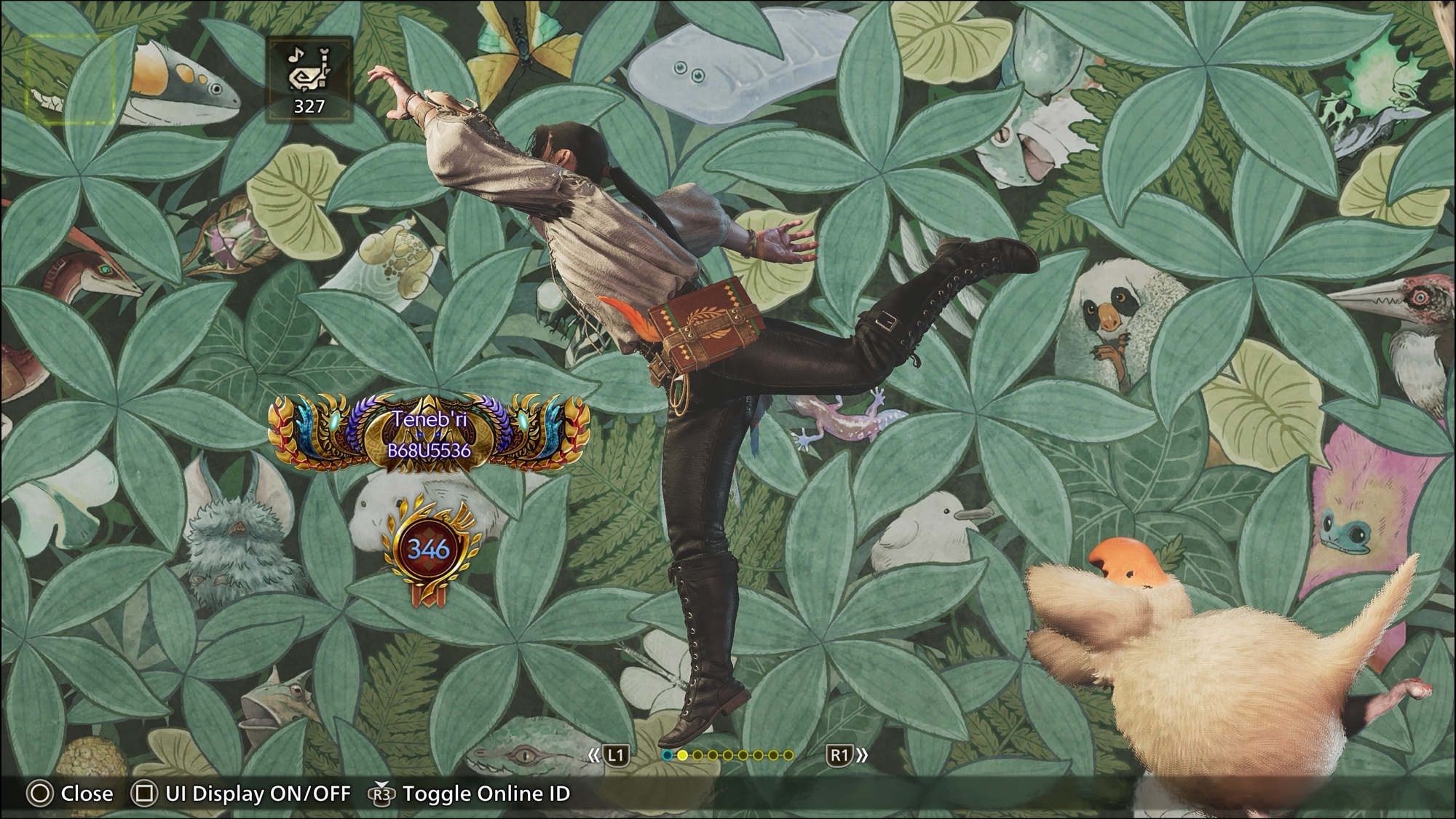Advance to the next page with the right chevrons
1456x819 pixels.
coord(863,756)
